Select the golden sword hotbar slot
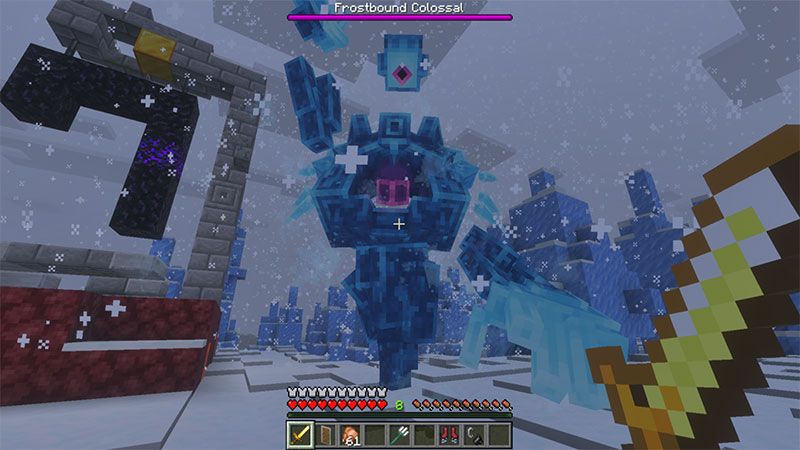Image resolution: width=800 pixels, height=450 pixels. [301, 434]
